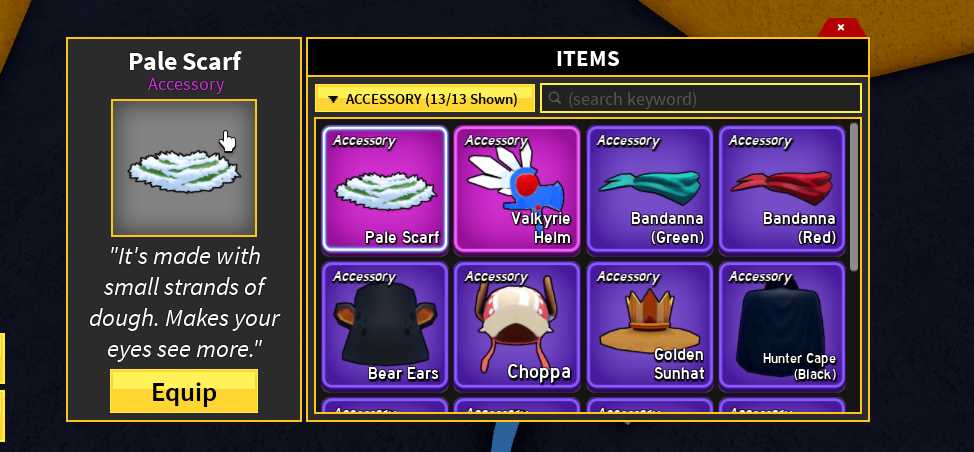Viewport: 974px width, 452px height.
Task: Open the Accessory category dropdown
Action: 425,99
